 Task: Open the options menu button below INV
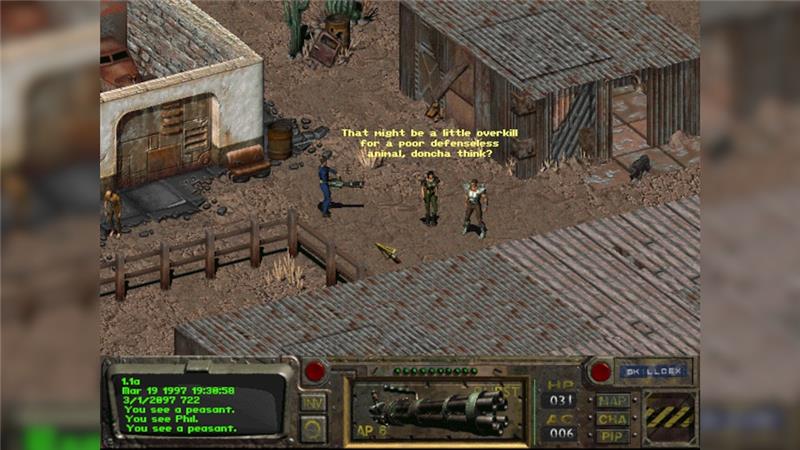313,427
